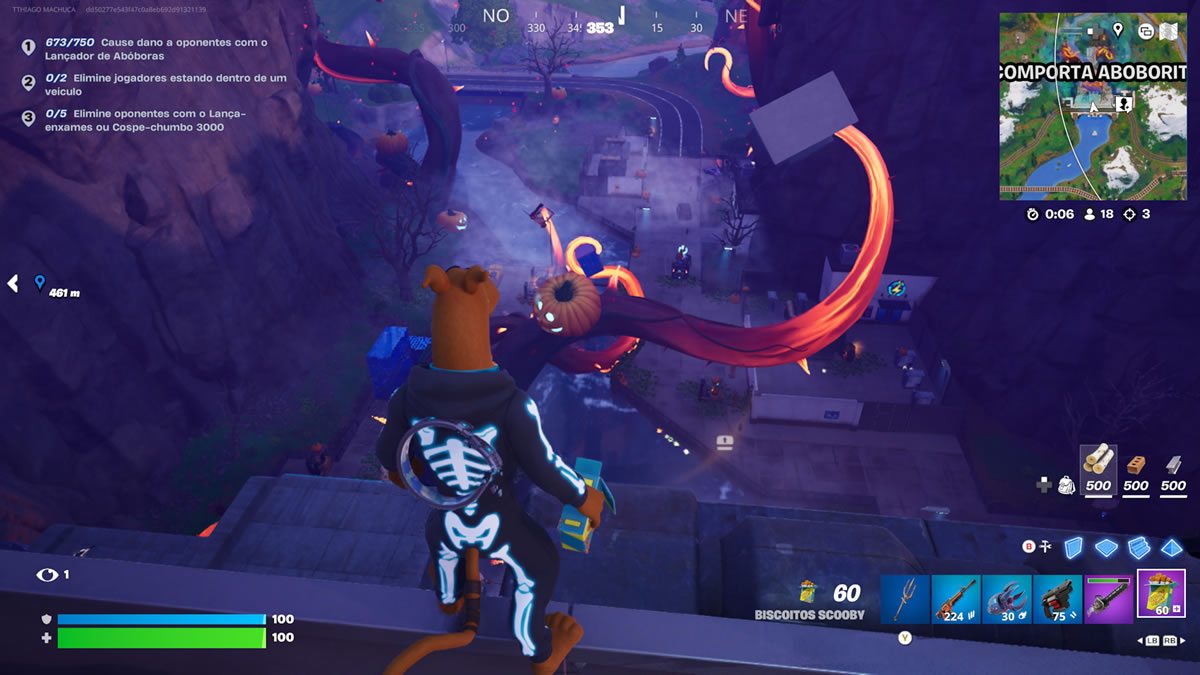Select the clawed creature weapon slot

(1007, 600)
